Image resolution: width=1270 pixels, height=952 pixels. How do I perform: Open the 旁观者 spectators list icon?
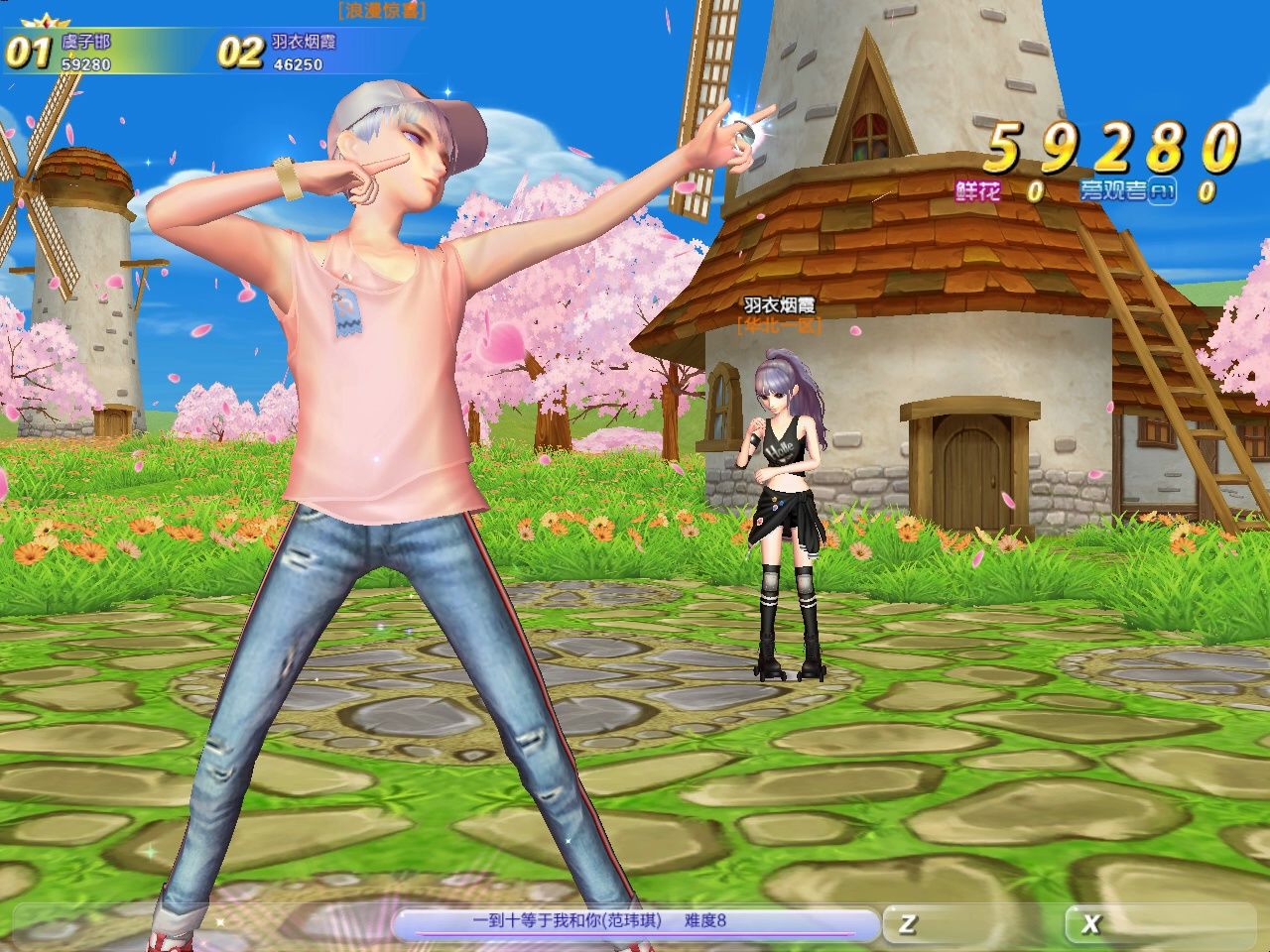tap(1162, 192)
